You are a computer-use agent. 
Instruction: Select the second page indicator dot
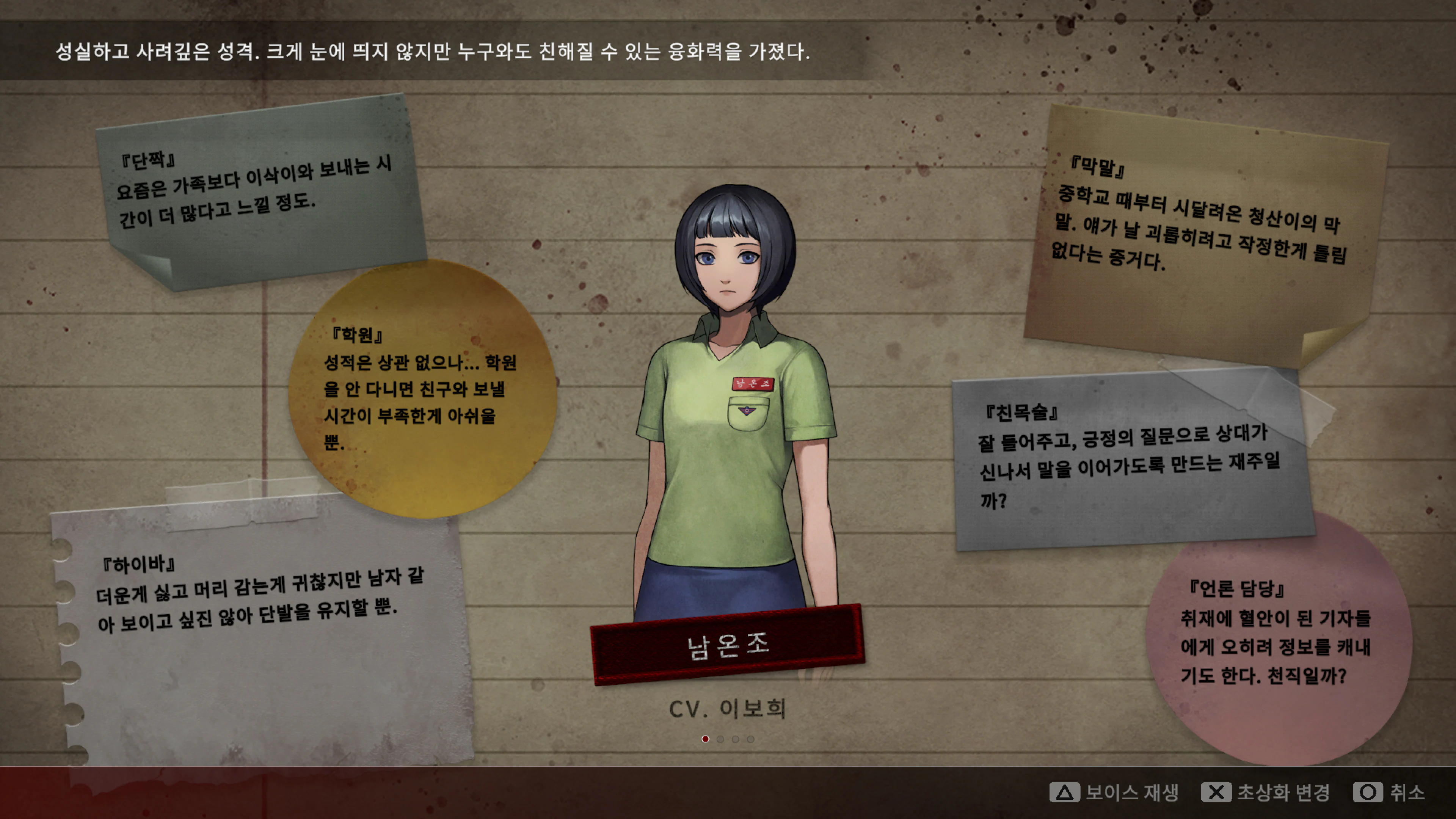click(x=720, y=739)
